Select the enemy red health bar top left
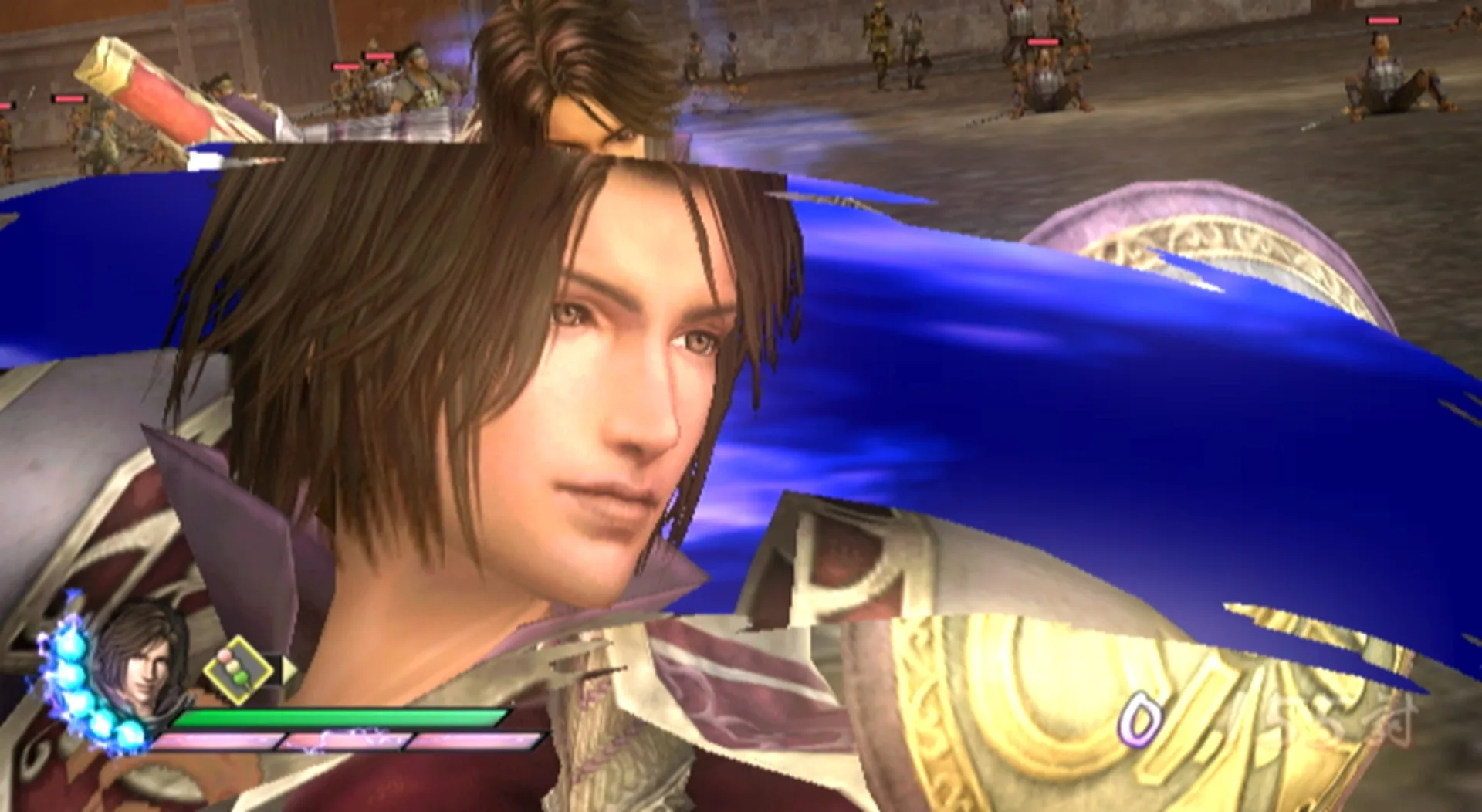The height and width of the screenshot is (812, 1482). 70,99
